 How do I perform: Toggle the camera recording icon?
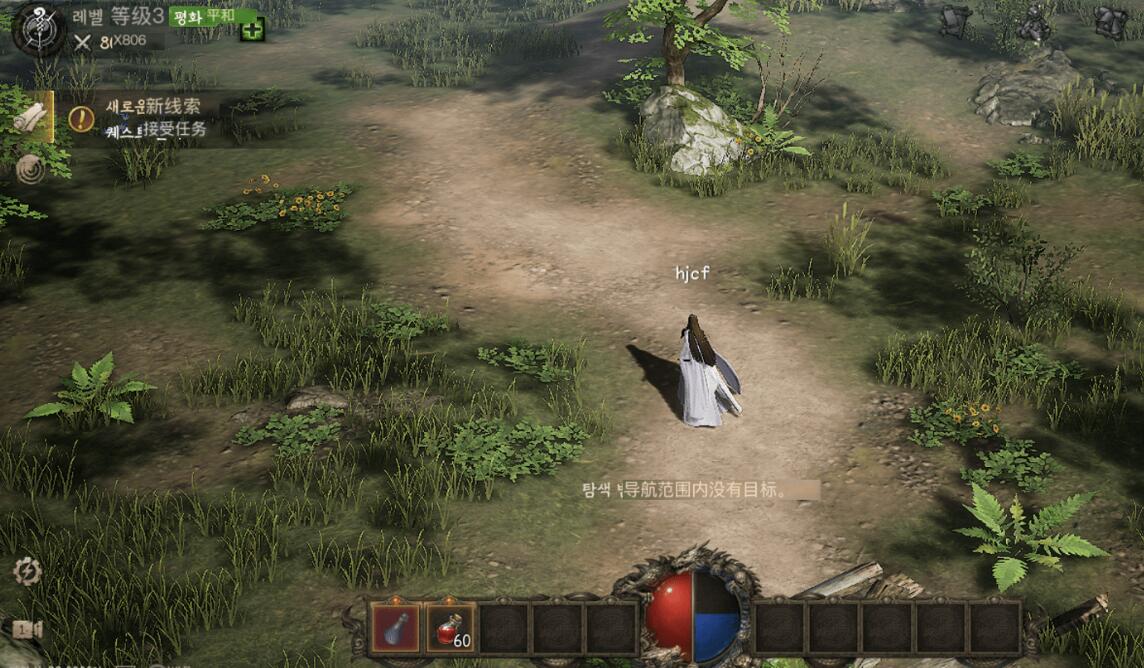[23, 629]
